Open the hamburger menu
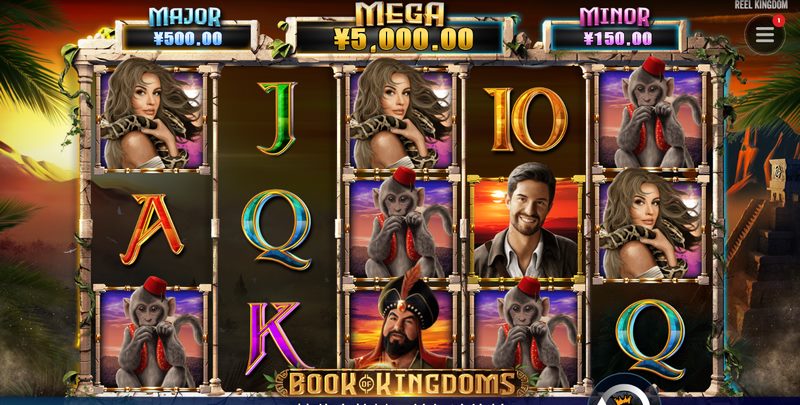 click(764, 35)
